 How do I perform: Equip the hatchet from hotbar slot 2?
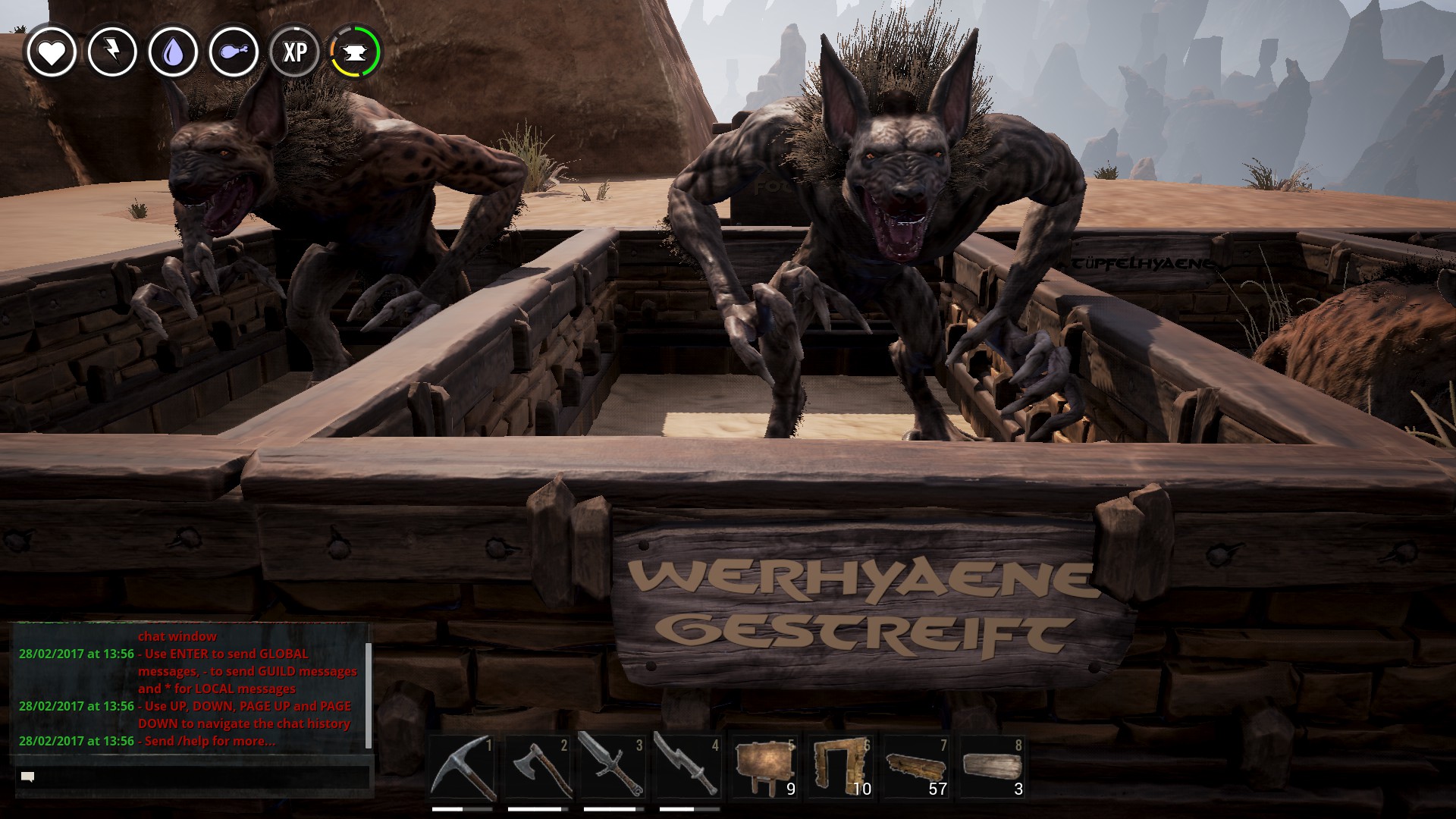538,767
